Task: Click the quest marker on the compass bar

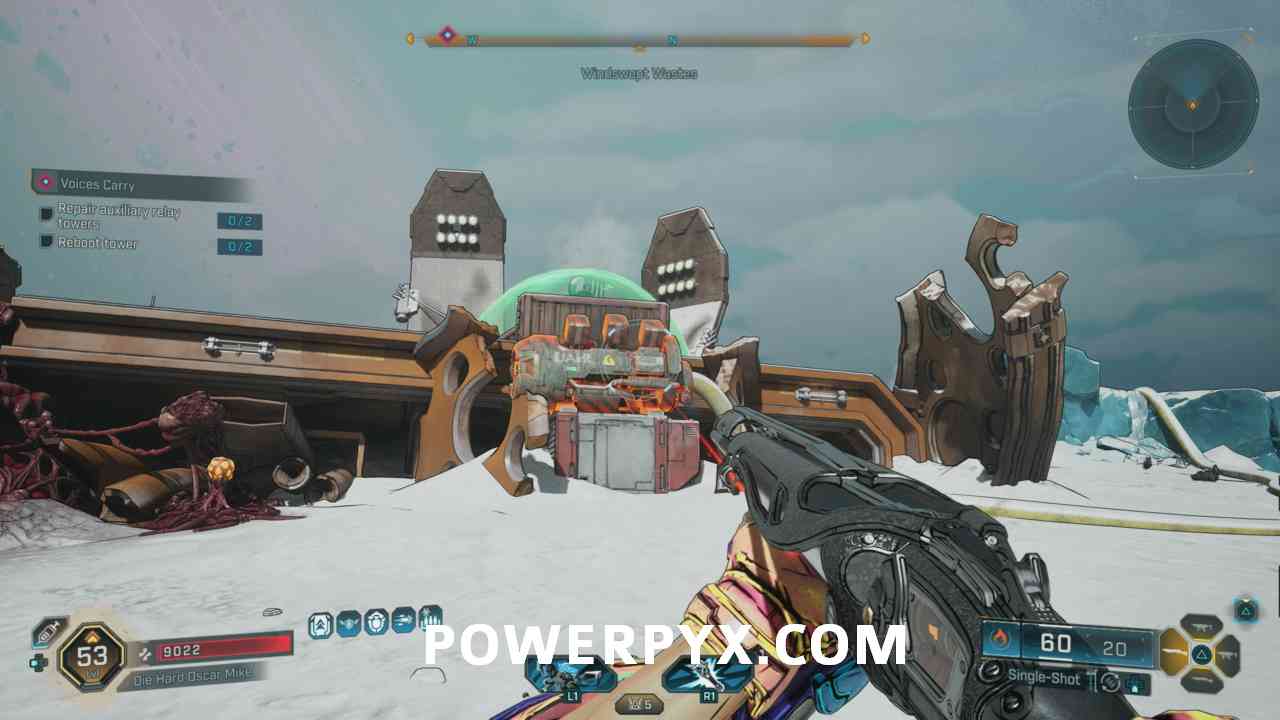Action: (447, 35)
